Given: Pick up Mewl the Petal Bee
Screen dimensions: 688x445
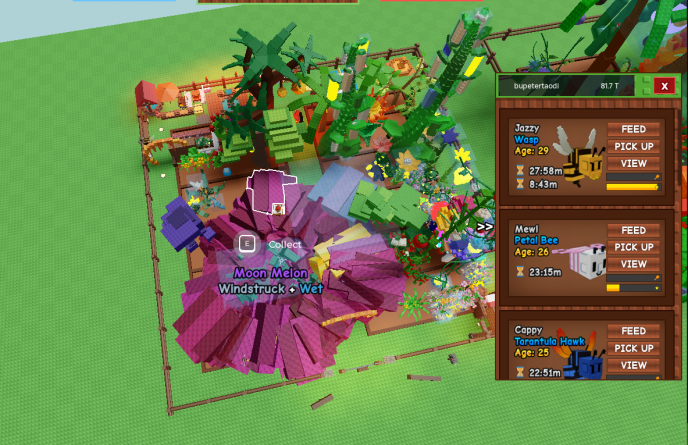Looking at the screenshot, I should point(633,247).
